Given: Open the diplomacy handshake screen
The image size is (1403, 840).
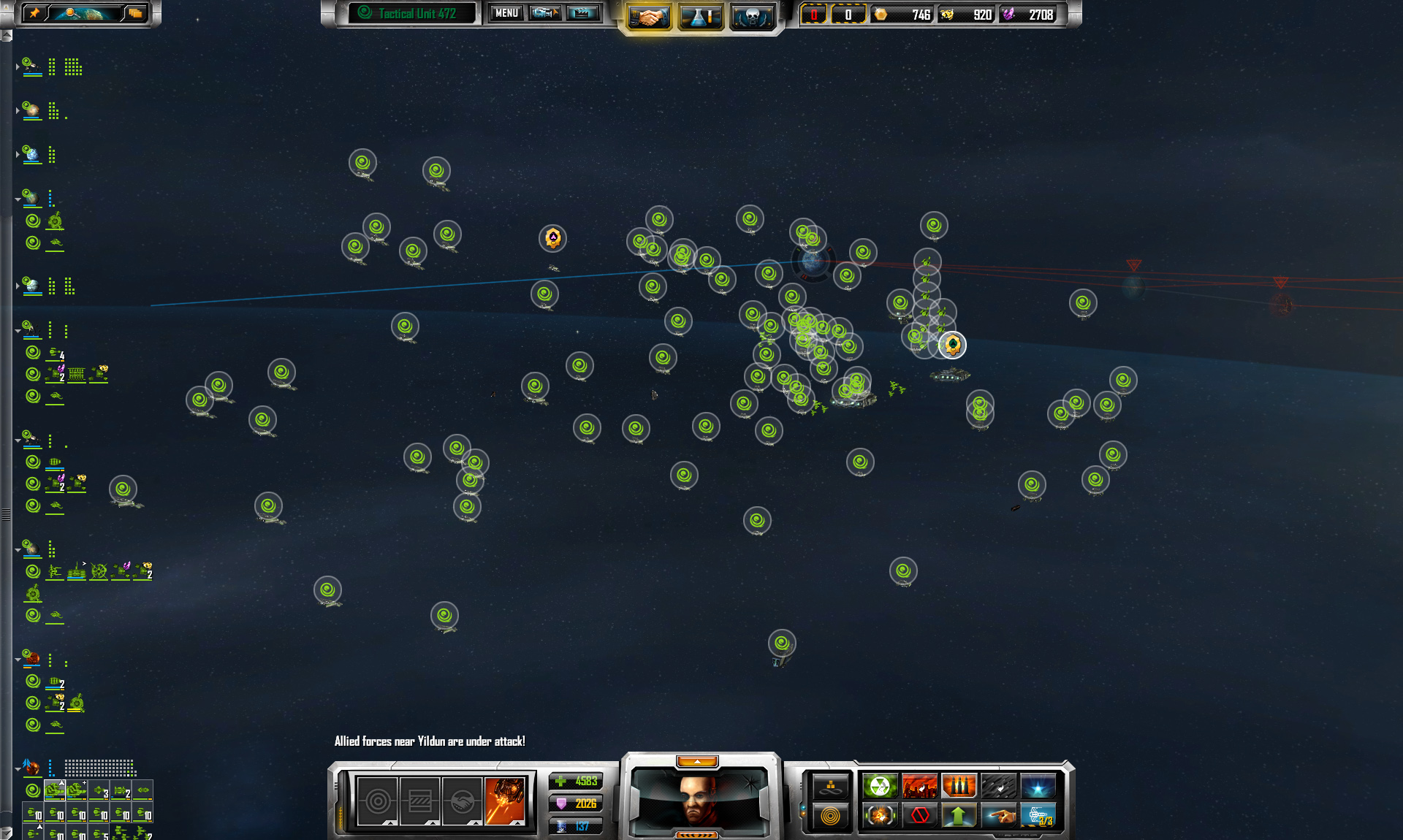Looking at the screenshot, I should (x=648, y=16).
